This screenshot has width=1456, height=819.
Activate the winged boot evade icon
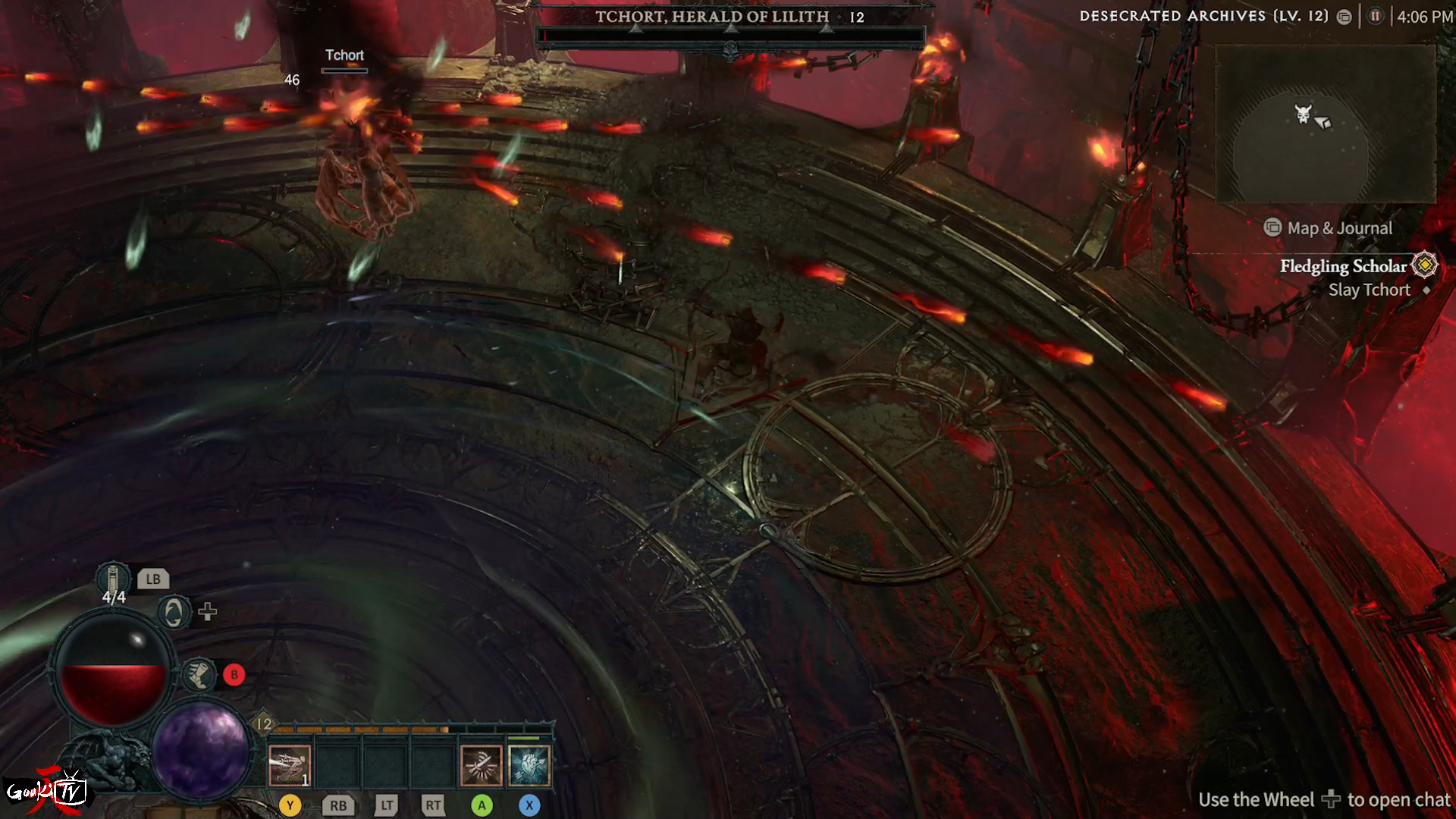pyautogui.click(x=199, y=674)
